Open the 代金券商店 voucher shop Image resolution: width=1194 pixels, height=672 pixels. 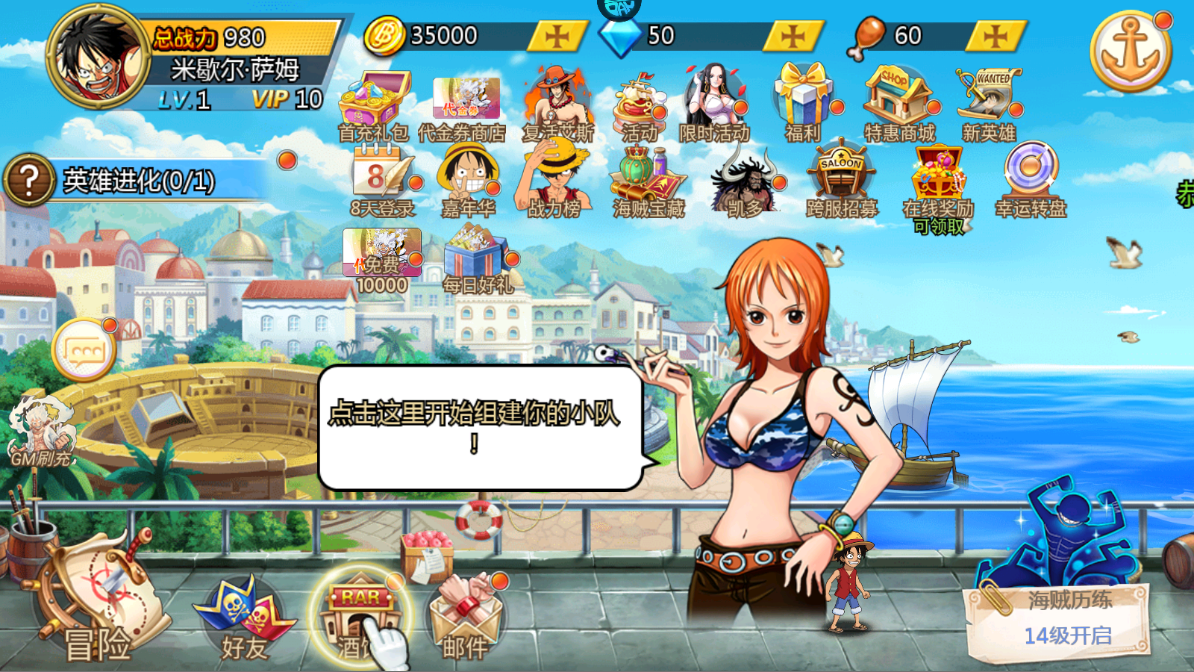[465, 104]
